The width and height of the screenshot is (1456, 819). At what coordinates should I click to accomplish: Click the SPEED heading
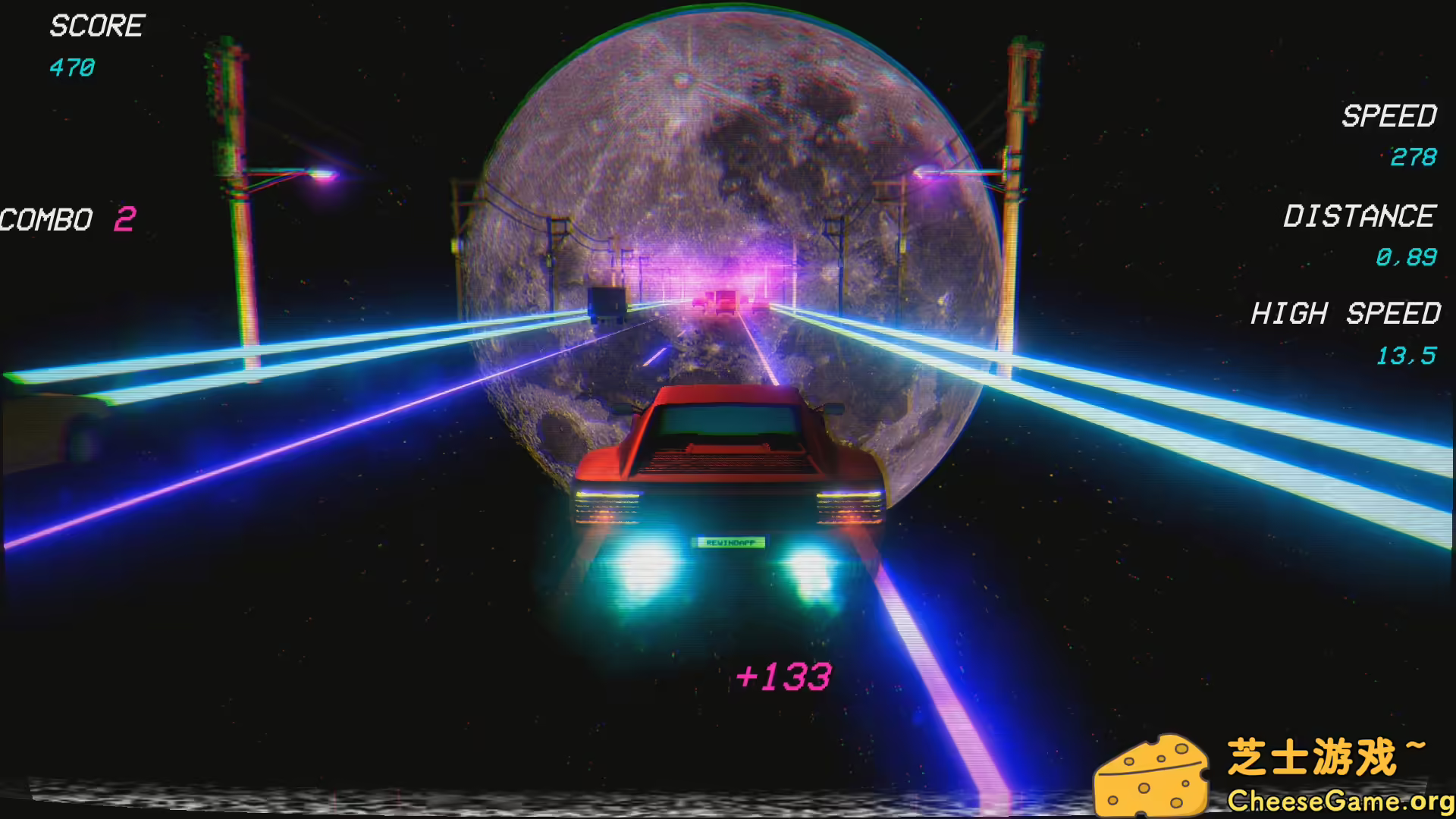pos(1388,116)
